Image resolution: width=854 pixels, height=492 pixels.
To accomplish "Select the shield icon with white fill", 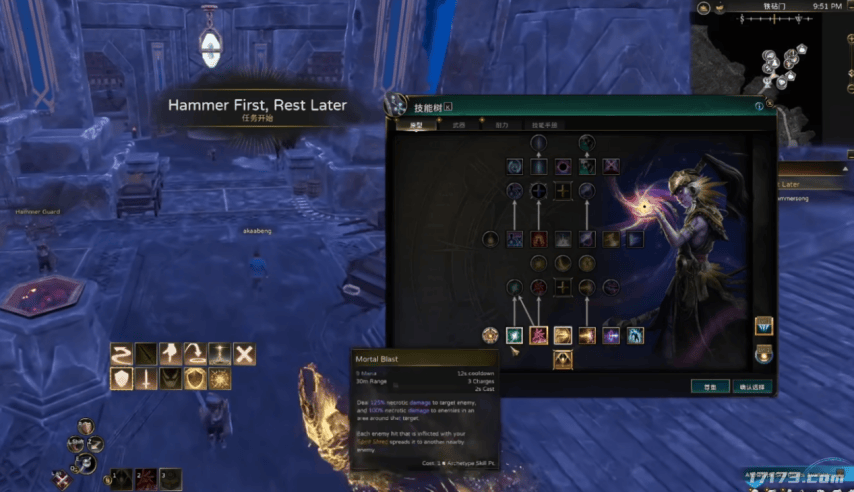I will click(x=121, y=378).
